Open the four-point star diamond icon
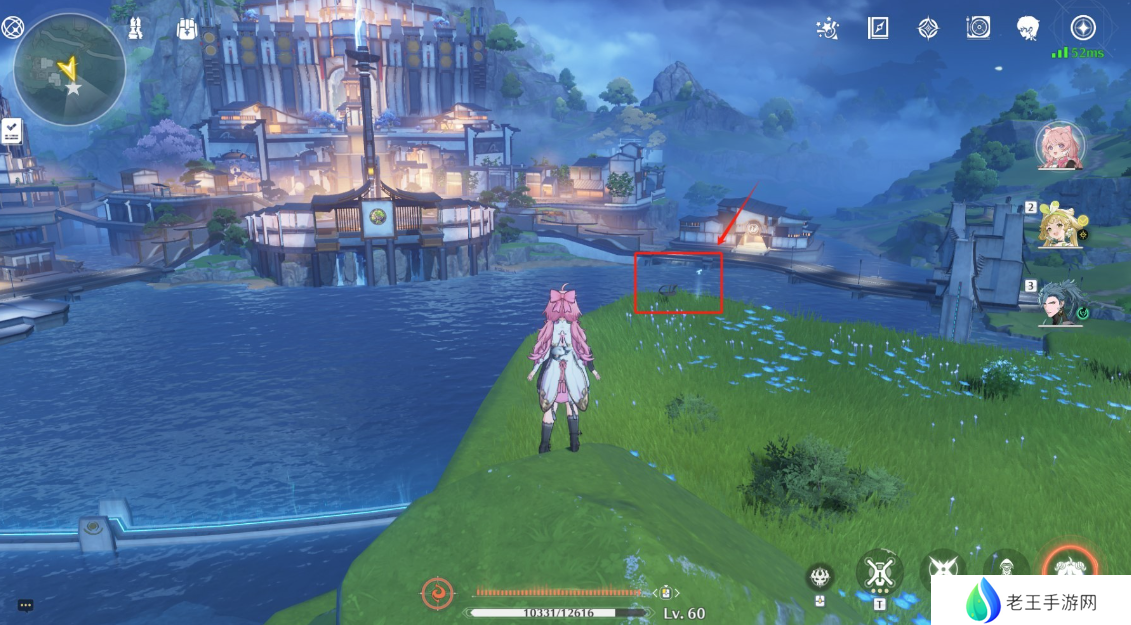This screenshot has height=625, width=1131. pyautogui.click(x=929, y=28)
